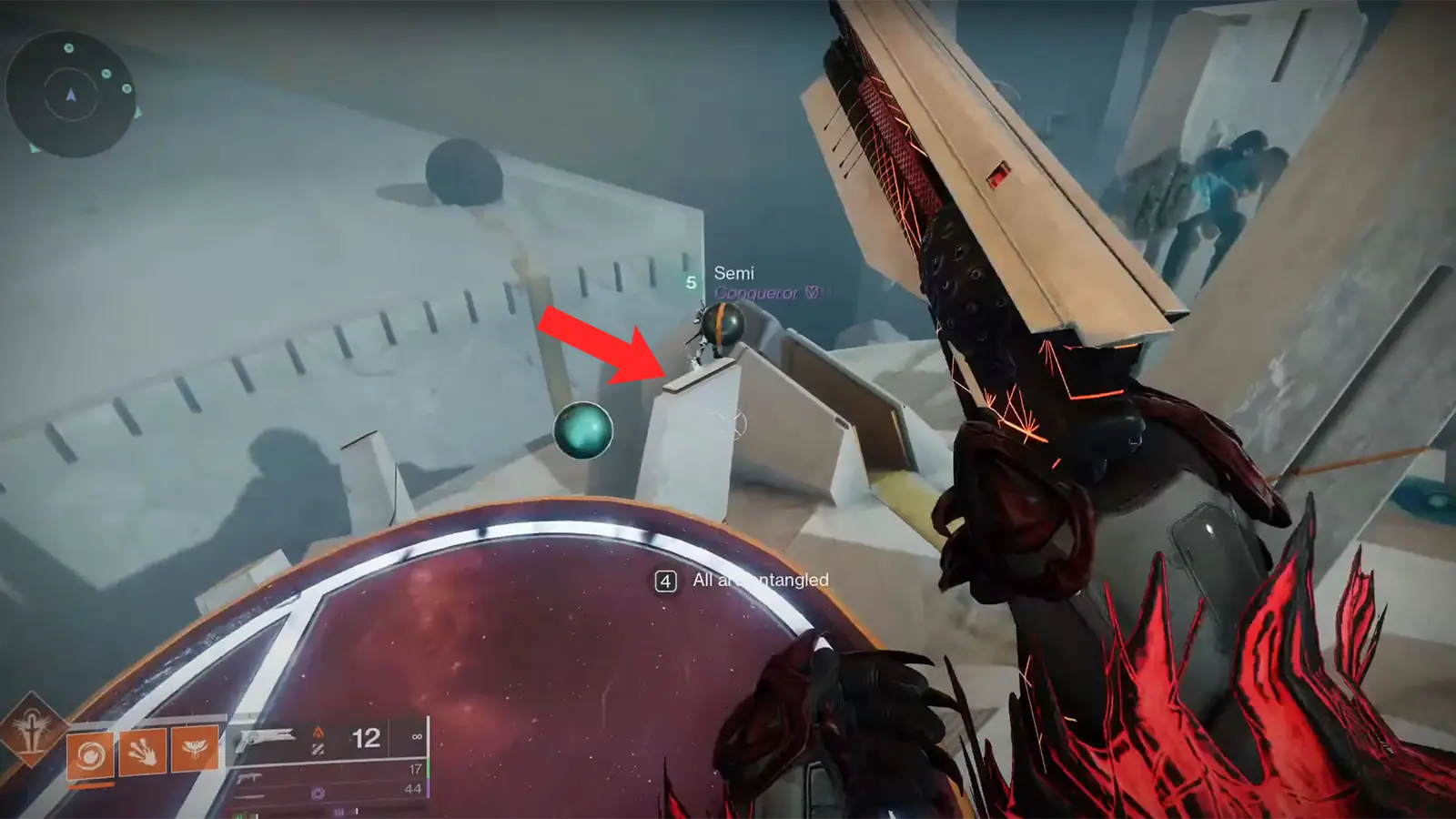This screenshot has height=819, width=1456.
Task: Click the infinity ammo counter symbol
Action: pos(417,736)
